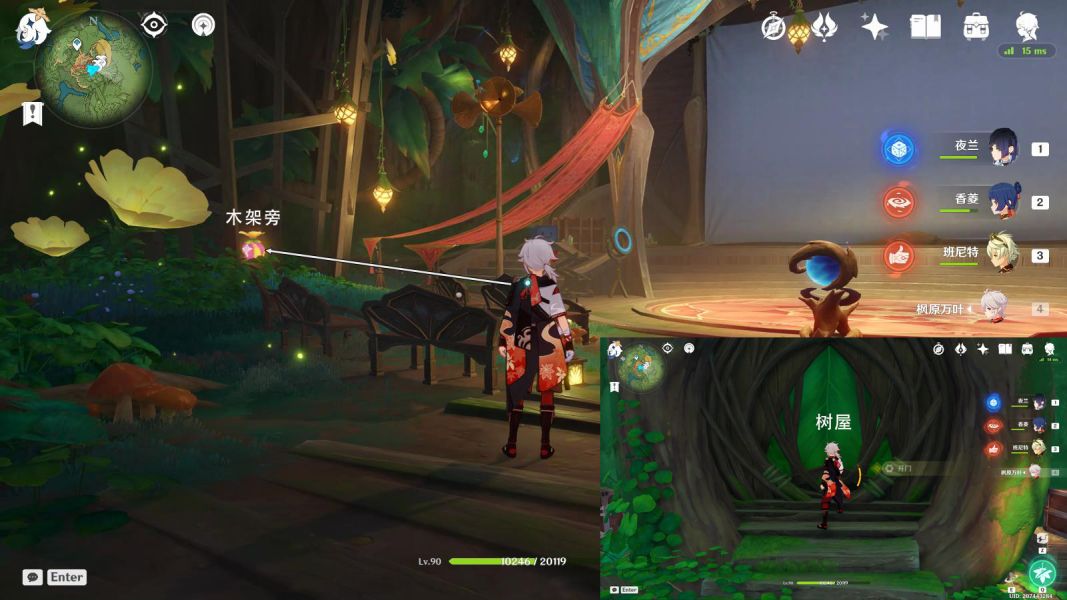
Task: Open the large circular minimap
Action: pyautogui.click(x=92, y=69)
